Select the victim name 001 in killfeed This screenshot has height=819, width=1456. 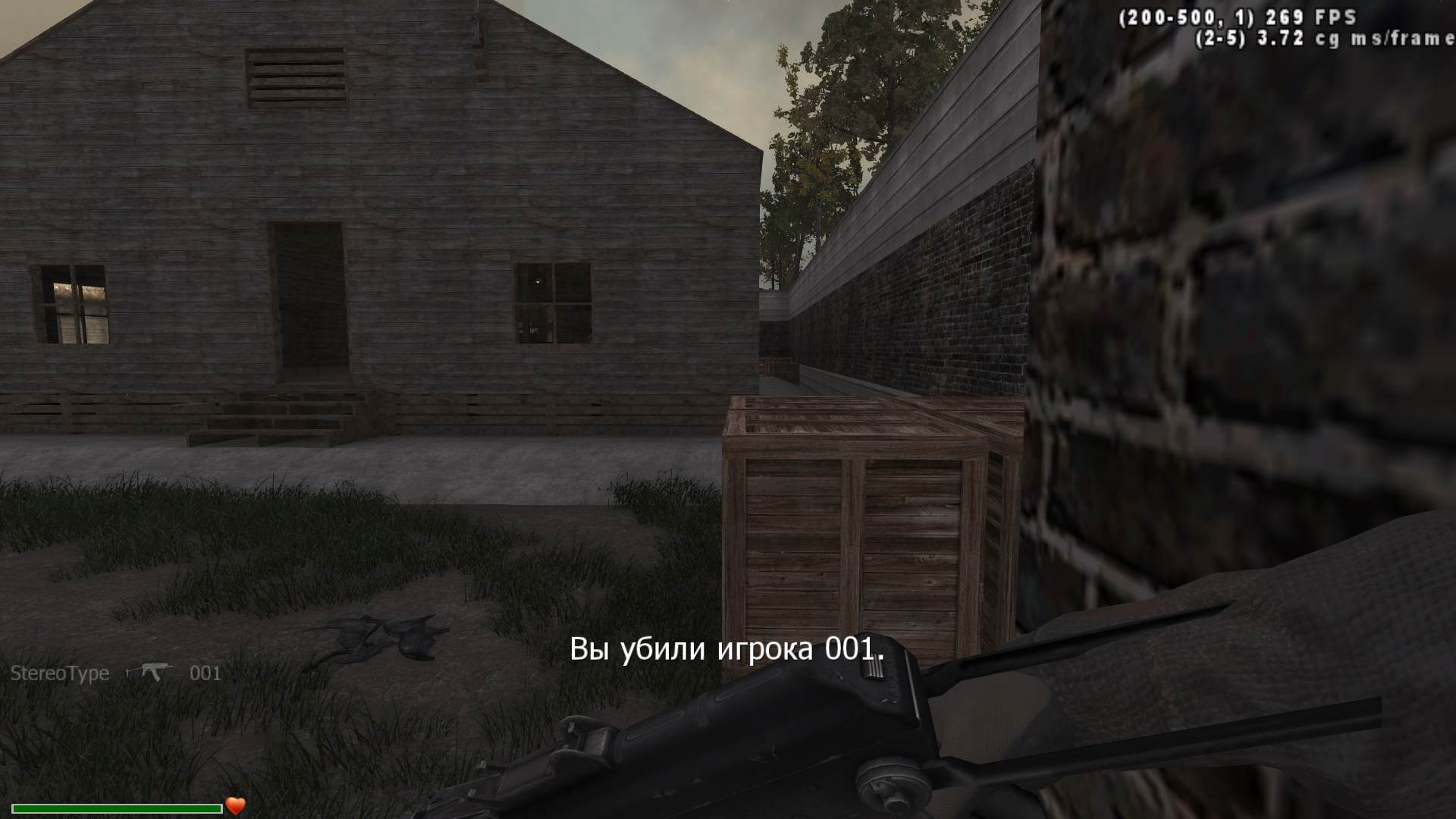click(x=205, y=673)
